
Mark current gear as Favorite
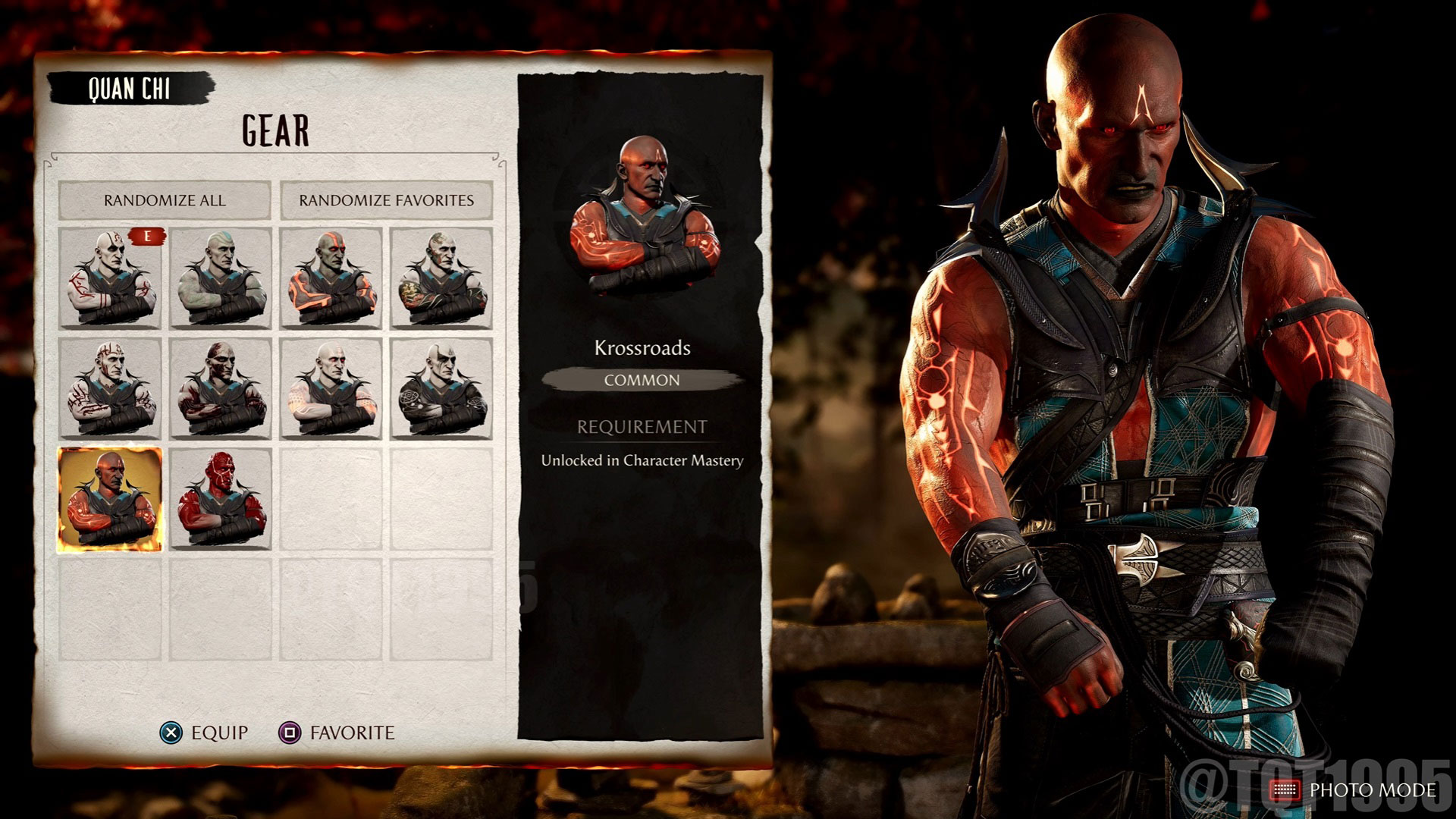[341, 733]
